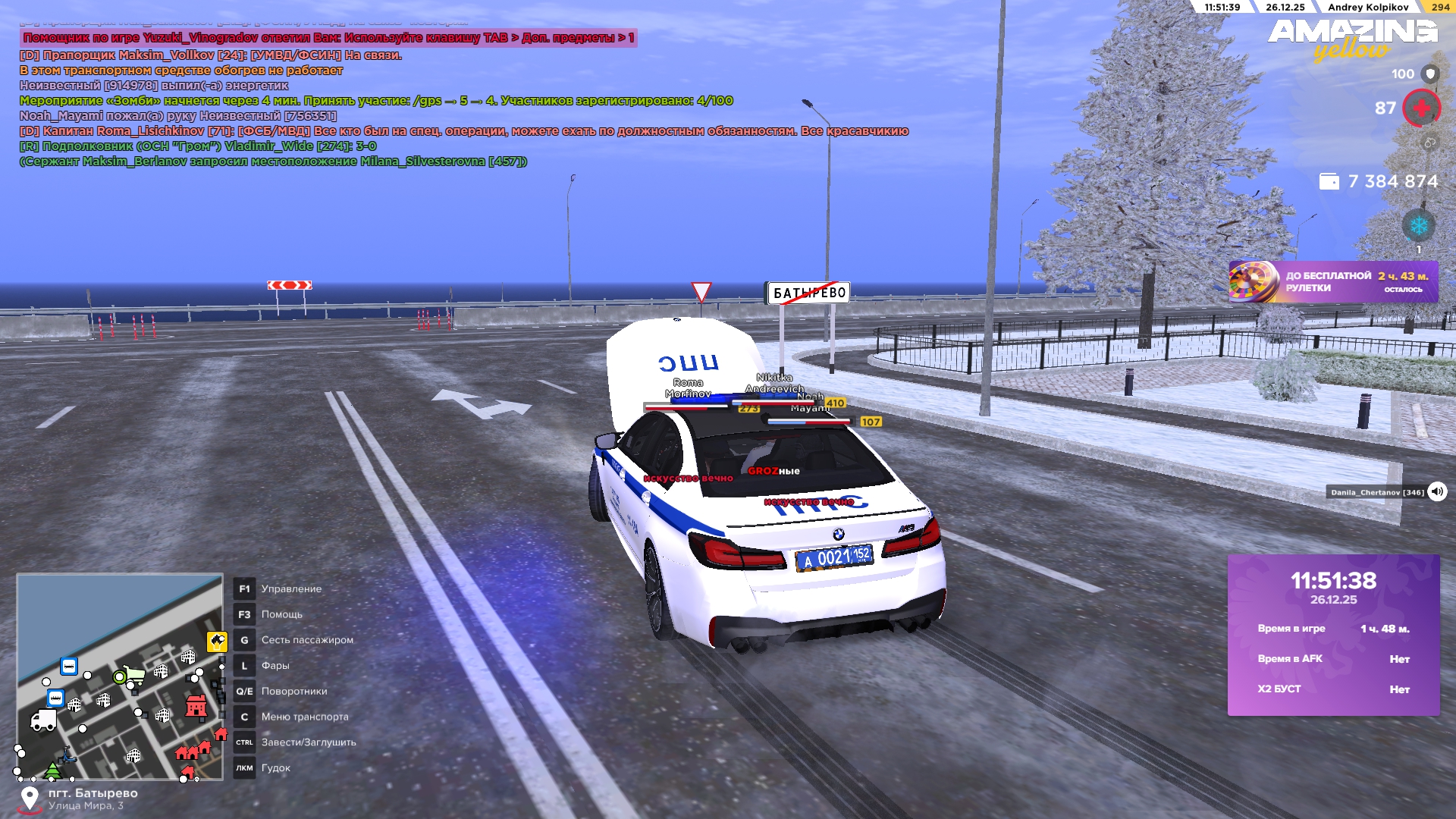Click the handcuffs status icon
1456x819 pixels.
point(1429,143)
